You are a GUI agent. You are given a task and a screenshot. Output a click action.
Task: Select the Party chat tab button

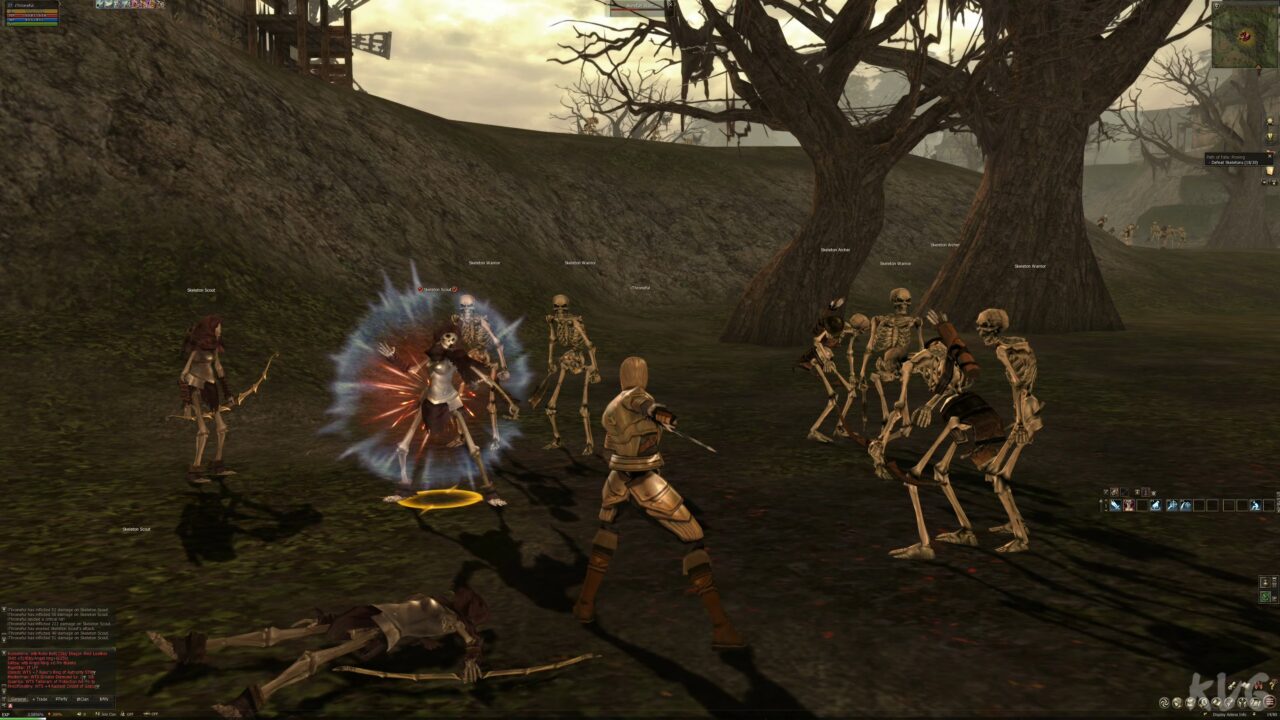point(60,698)
